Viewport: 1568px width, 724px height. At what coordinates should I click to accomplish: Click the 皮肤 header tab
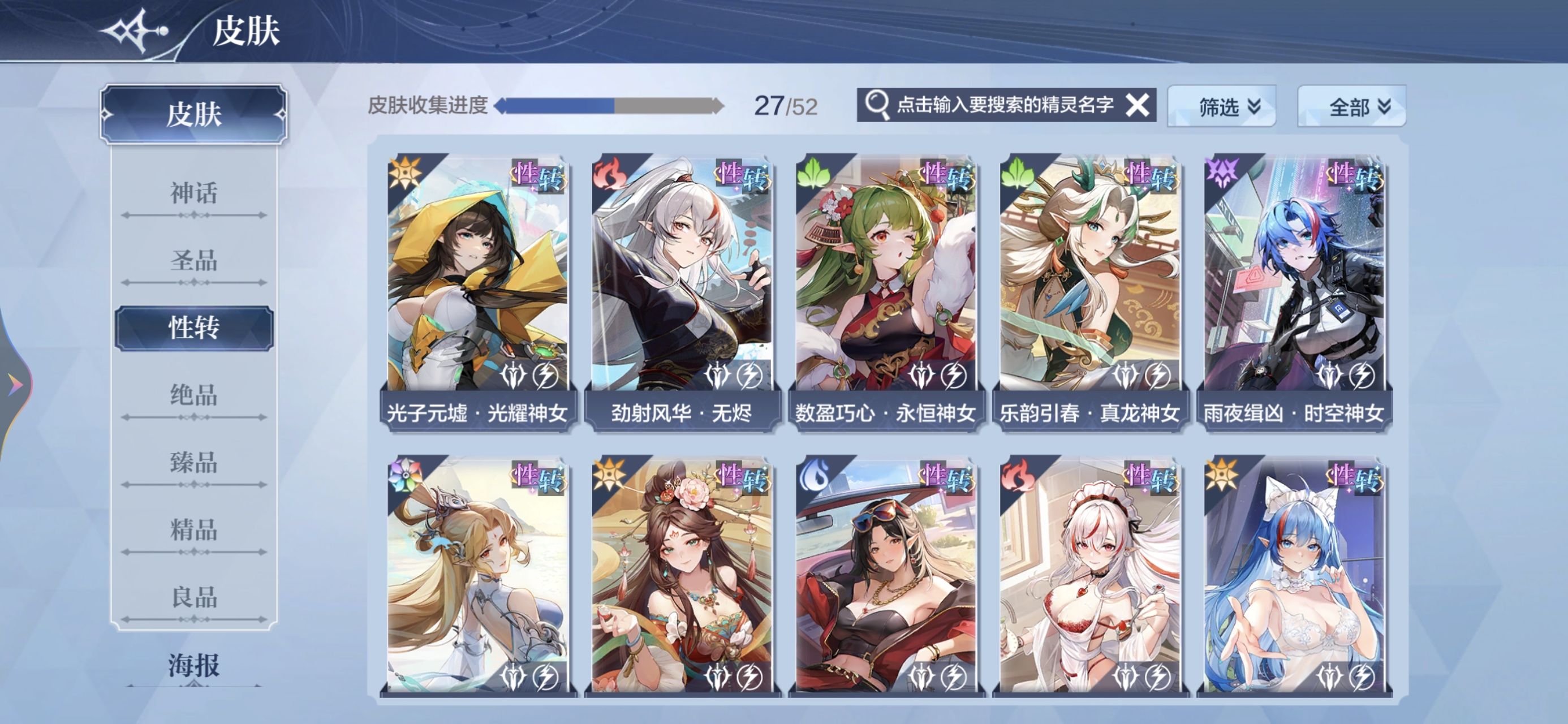coord(193,114)
